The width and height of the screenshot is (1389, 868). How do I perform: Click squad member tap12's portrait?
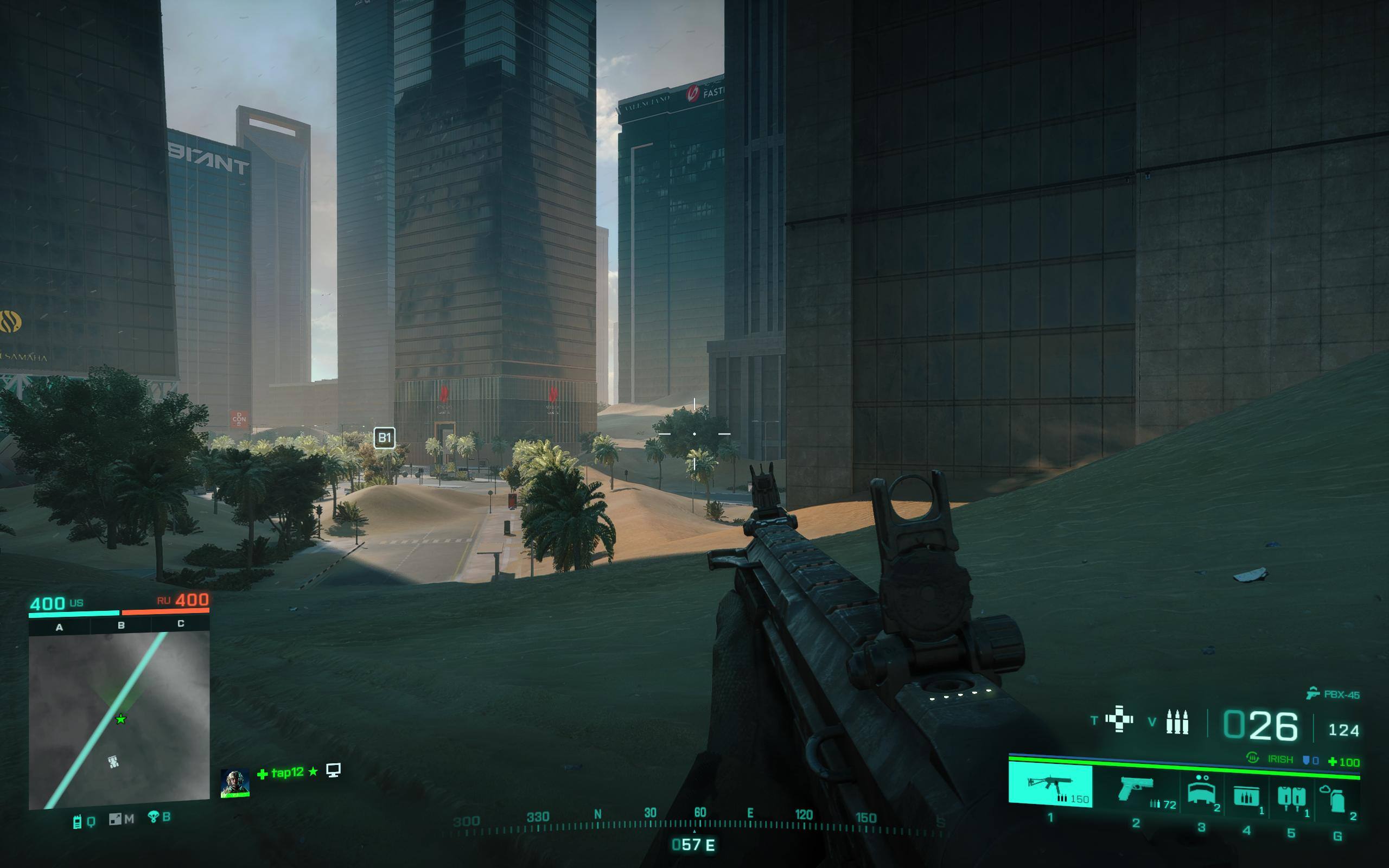point(235,783)
